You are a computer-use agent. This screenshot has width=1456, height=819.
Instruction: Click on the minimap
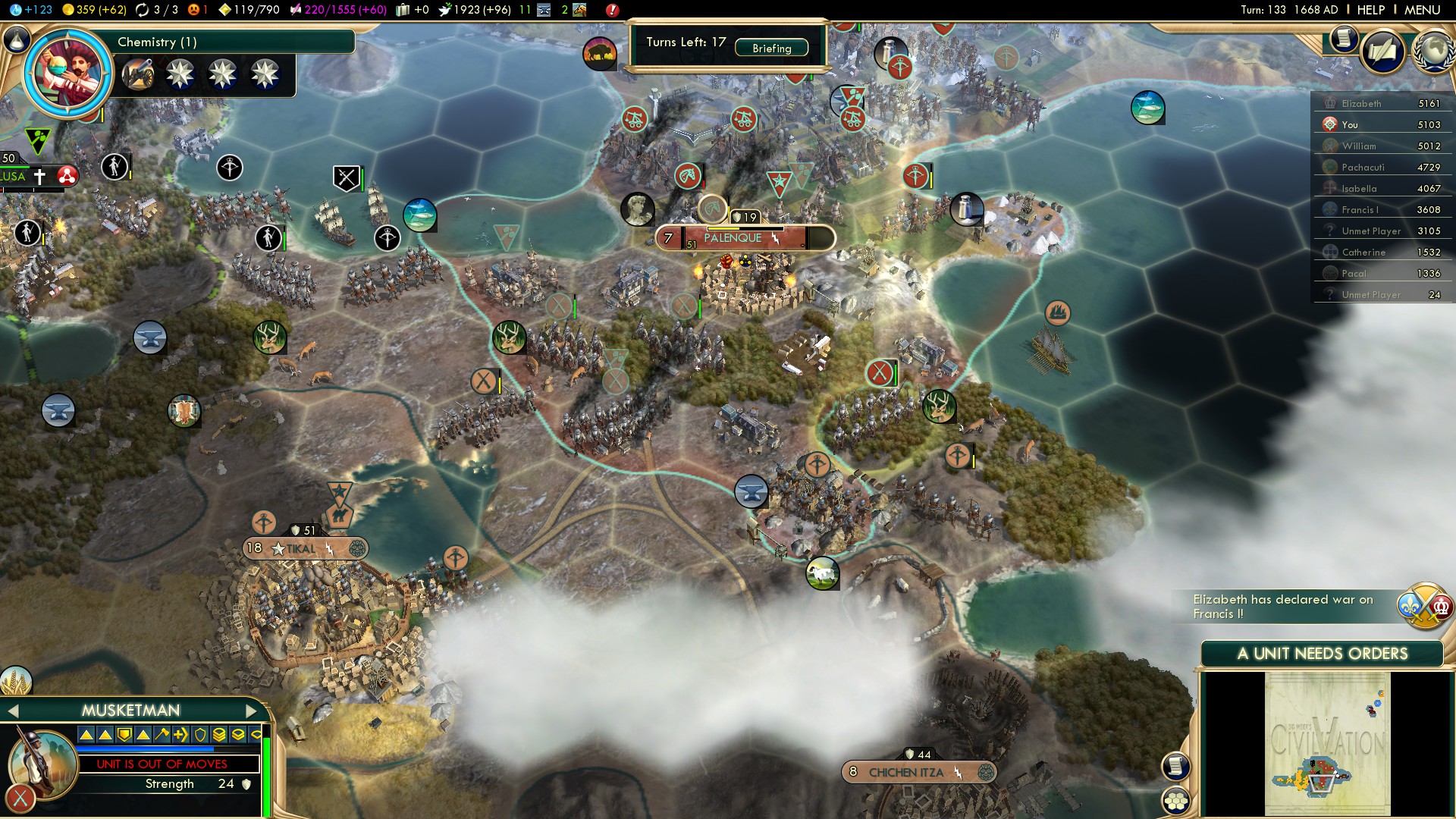(1327, 743)
